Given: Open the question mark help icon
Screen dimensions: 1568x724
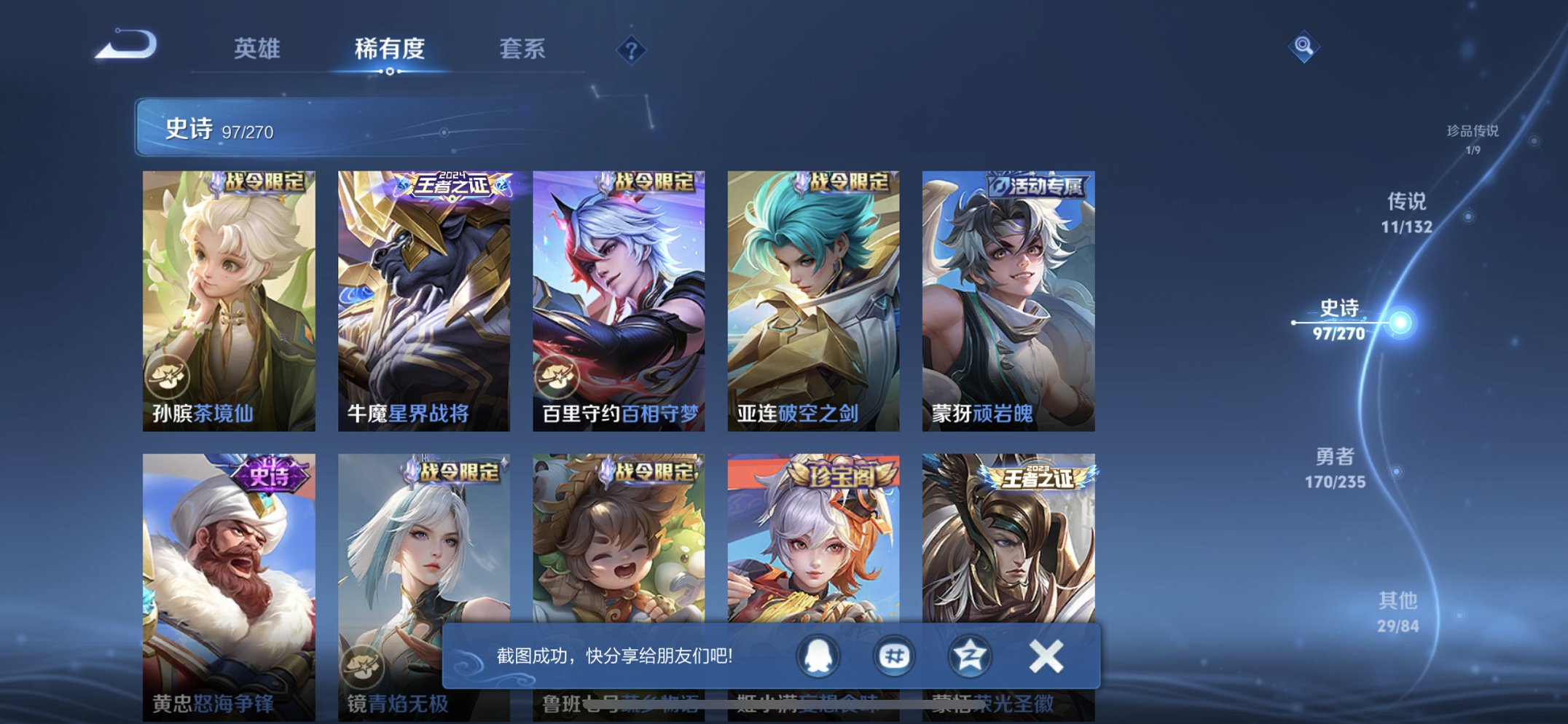Looking at the screenshot, I should point(632,48).
